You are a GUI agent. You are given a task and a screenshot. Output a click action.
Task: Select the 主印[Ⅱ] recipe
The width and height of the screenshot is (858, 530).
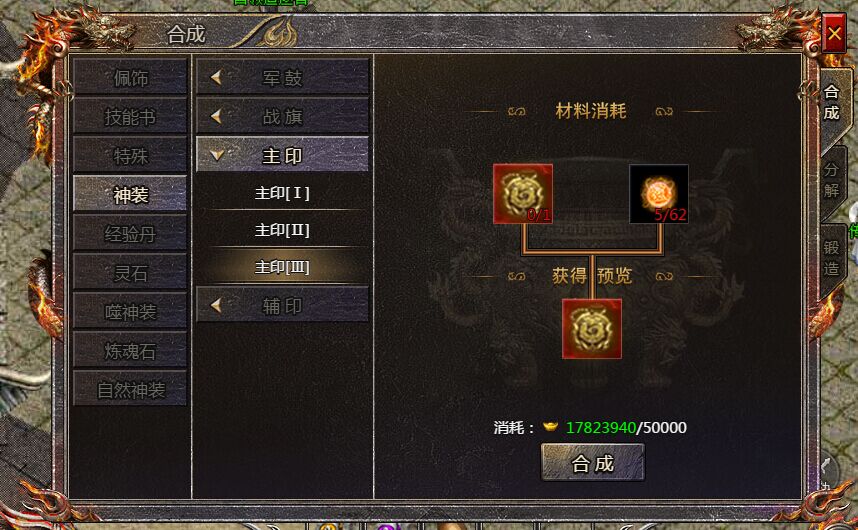coord(282,230)
